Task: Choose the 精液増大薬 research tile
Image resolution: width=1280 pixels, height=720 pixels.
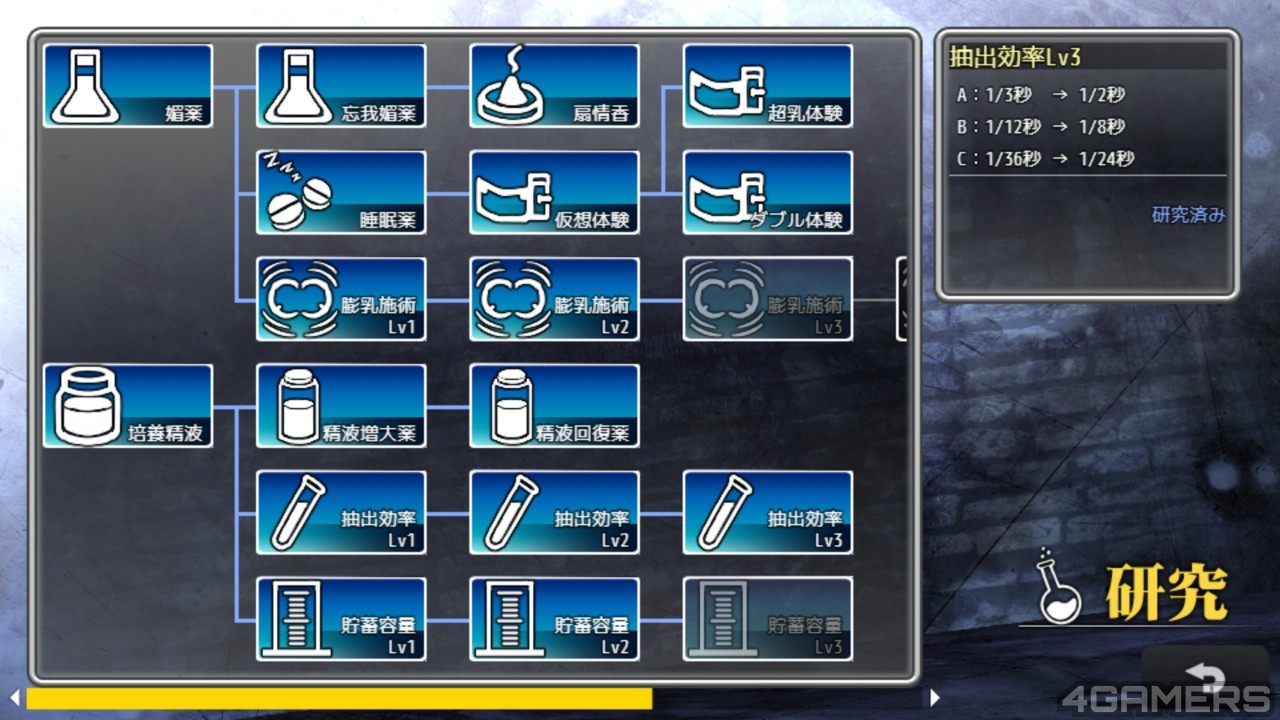Action: pyautogui.click(x=341, y=406)
